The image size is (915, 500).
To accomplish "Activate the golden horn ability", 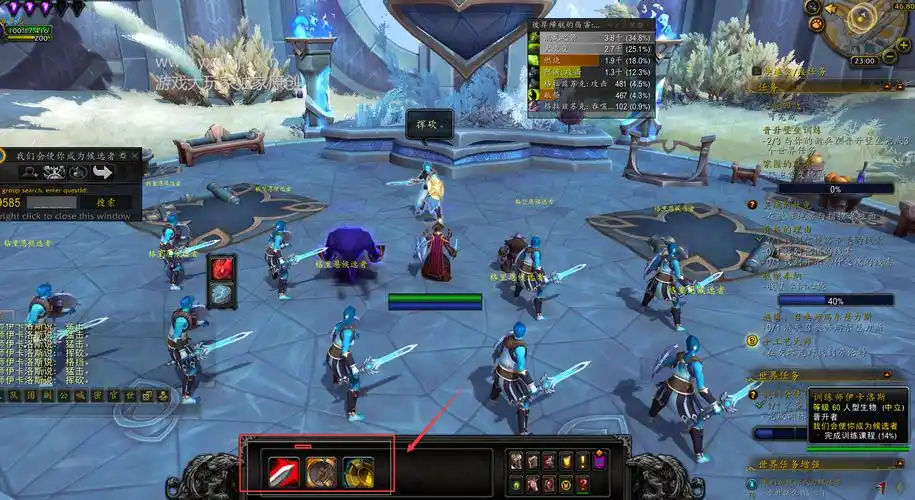I will point(358,471).
